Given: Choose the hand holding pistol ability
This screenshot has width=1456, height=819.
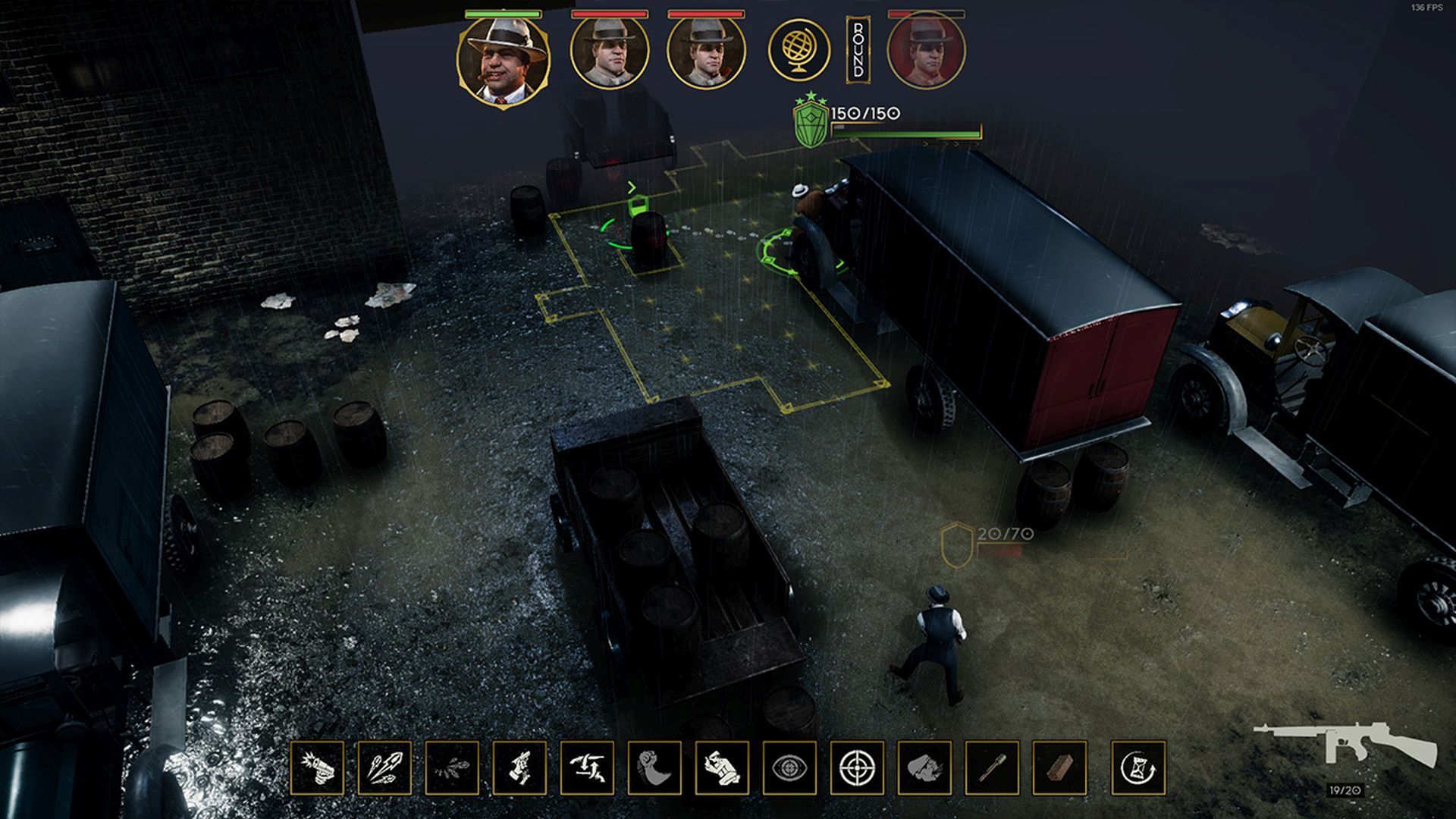Looking at the screenshot, I should 519,767.
